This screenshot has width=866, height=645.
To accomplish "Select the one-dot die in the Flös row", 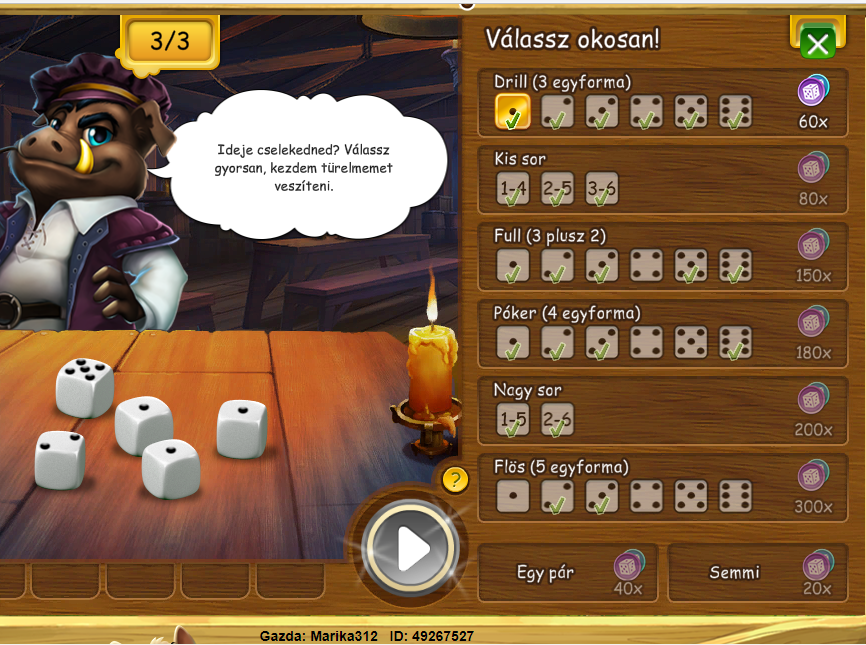I will click(513, 496).
